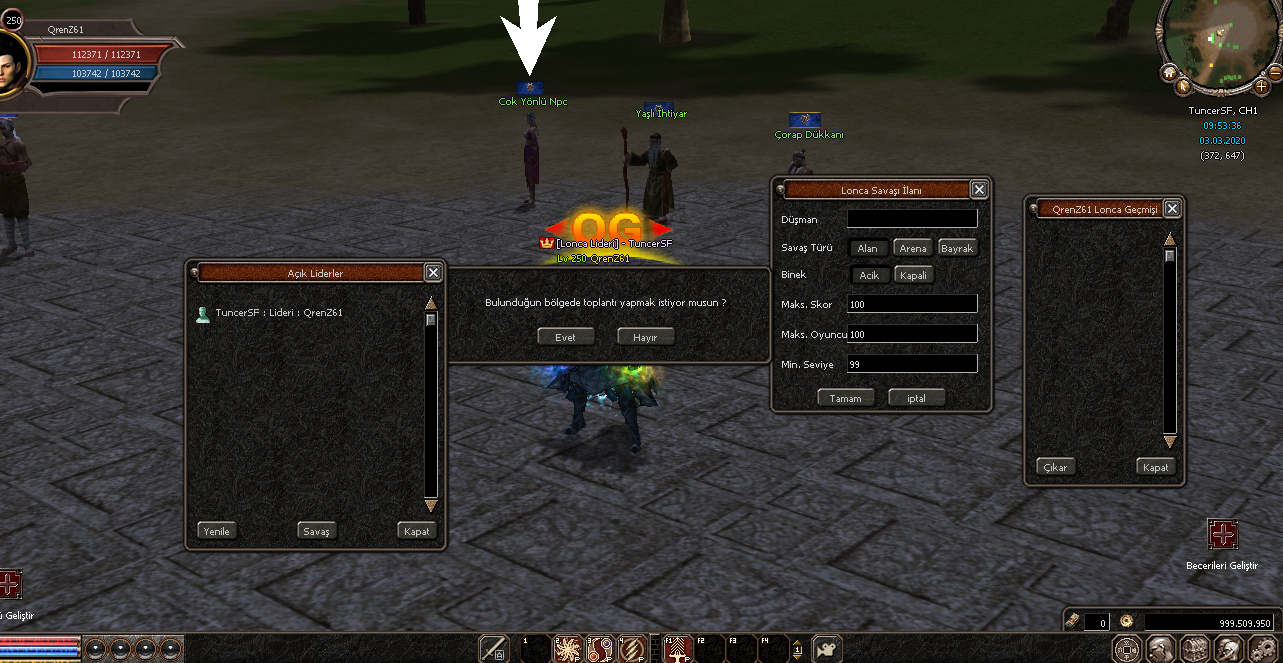1283x663 pixels.
Task: Click Kapat in the Açık Liderler window
Action: click(x=416, y=531)
